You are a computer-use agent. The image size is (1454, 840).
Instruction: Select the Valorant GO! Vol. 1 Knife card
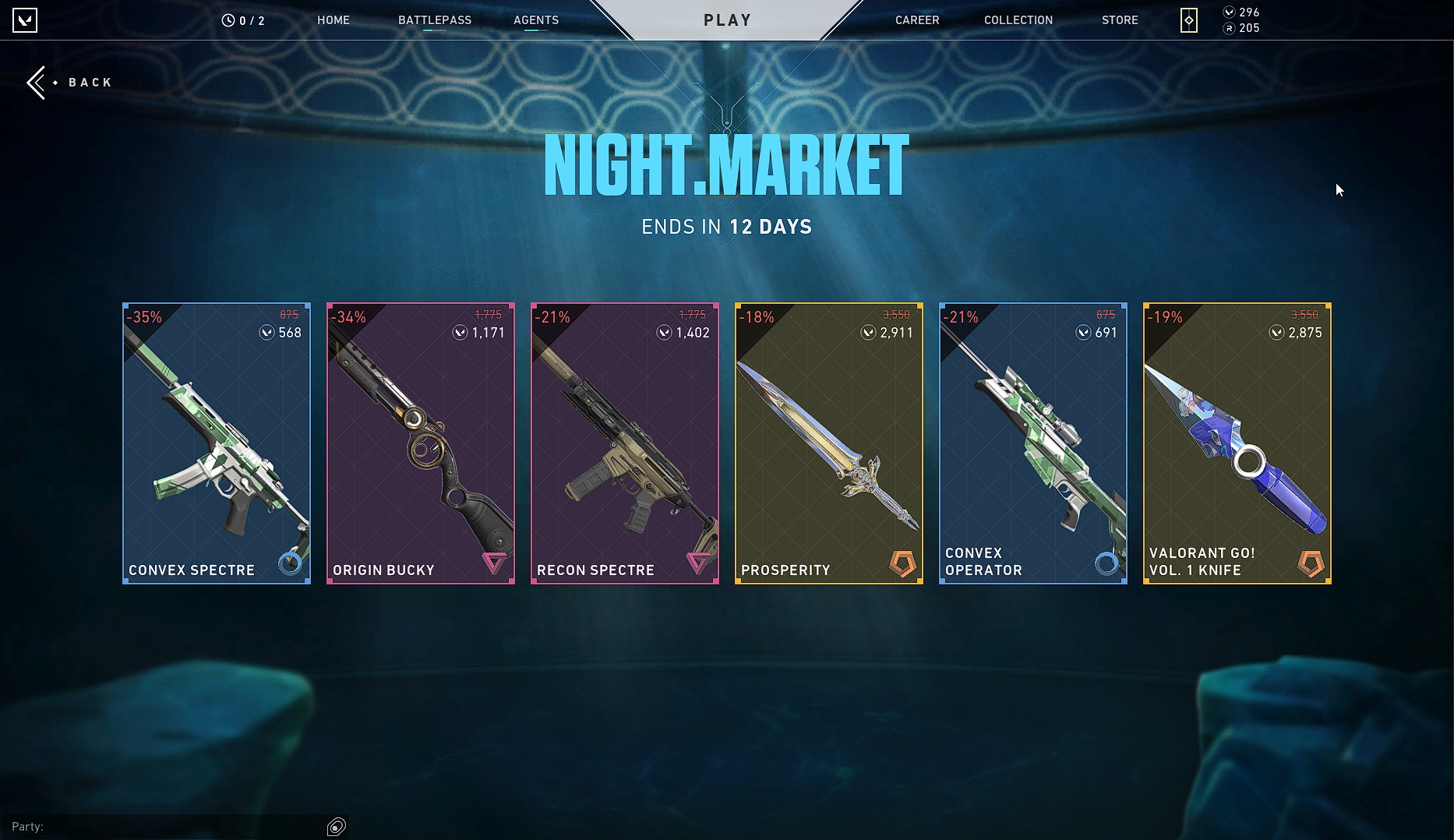pyautogui.click(x=1237, y=443)
